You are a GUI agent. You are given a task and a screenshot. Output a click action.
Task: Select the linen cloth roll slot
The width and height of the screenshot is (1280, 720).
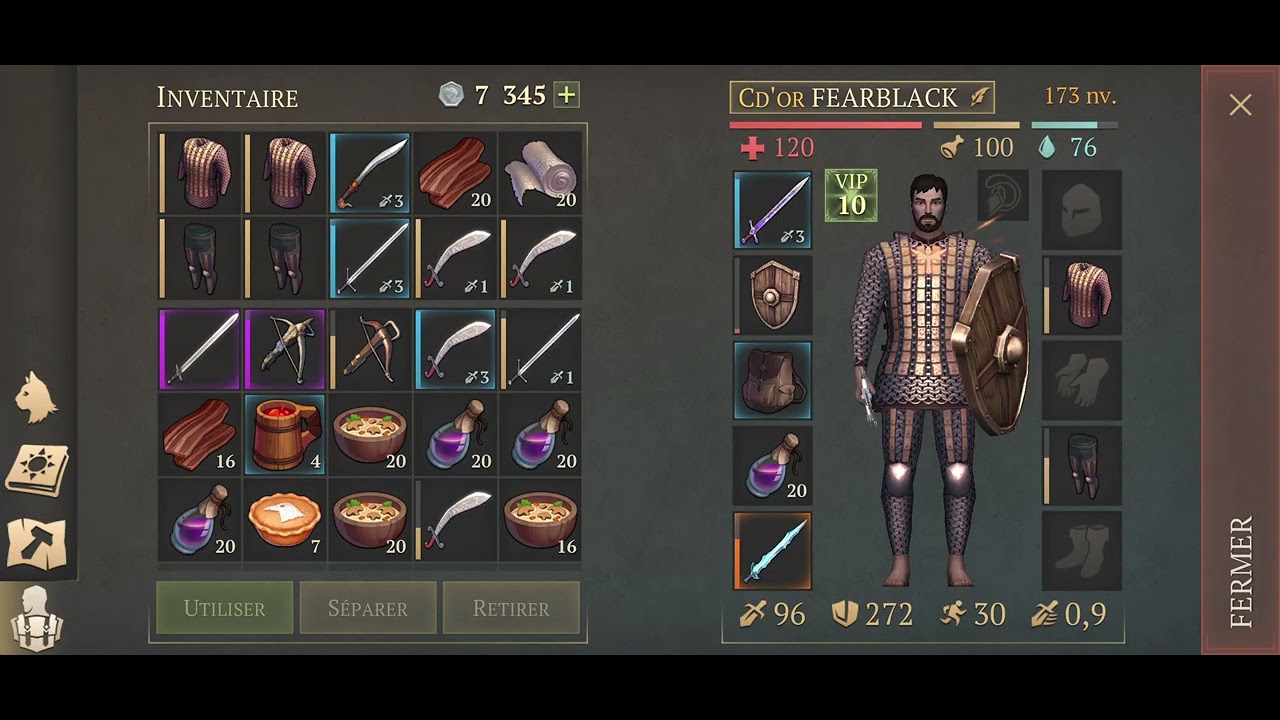pyautogui.click(x=540, y=173)
